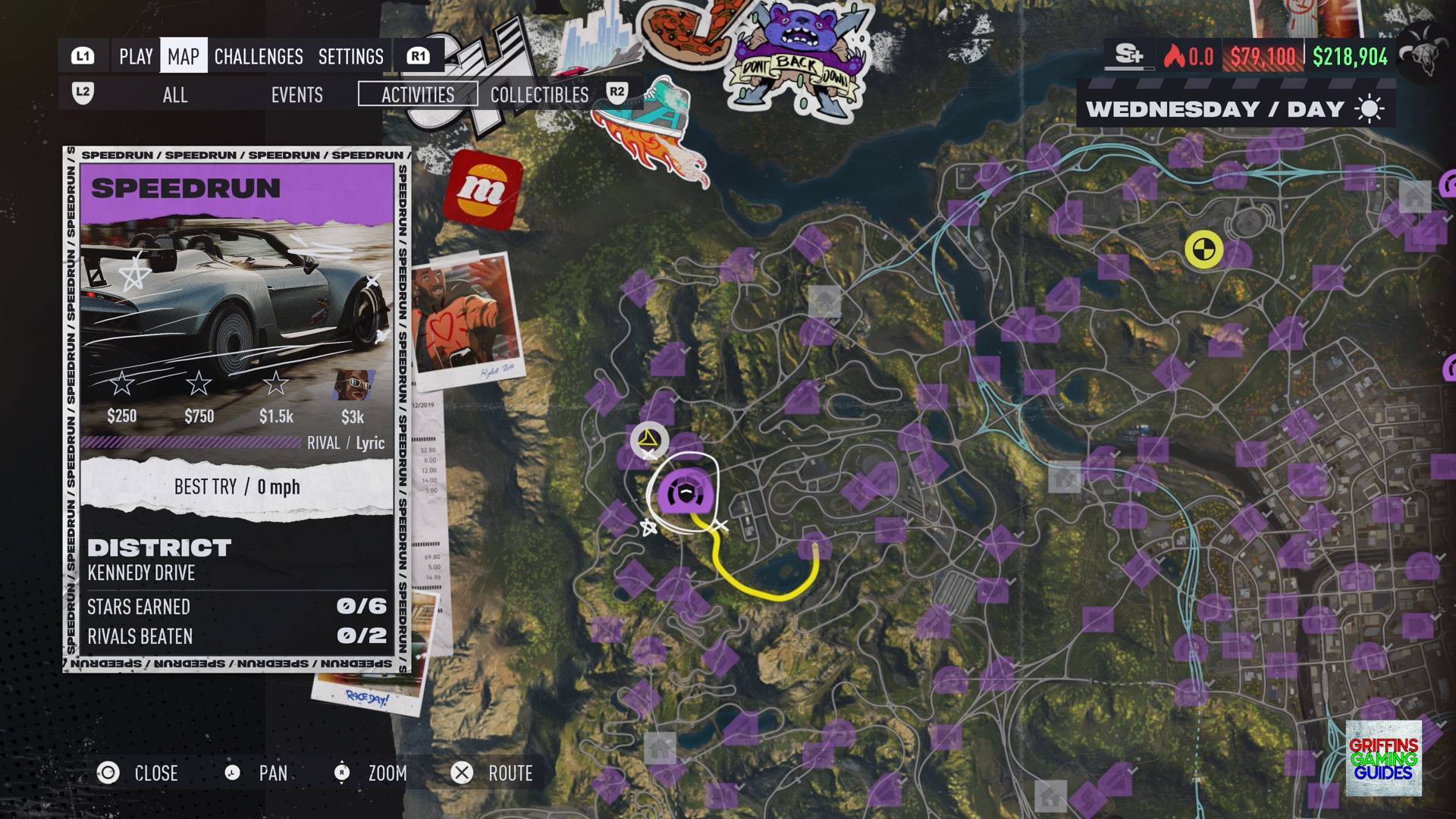Select the rival Lyric portrait
The image size is (1456, 819).
coord(353,385)
